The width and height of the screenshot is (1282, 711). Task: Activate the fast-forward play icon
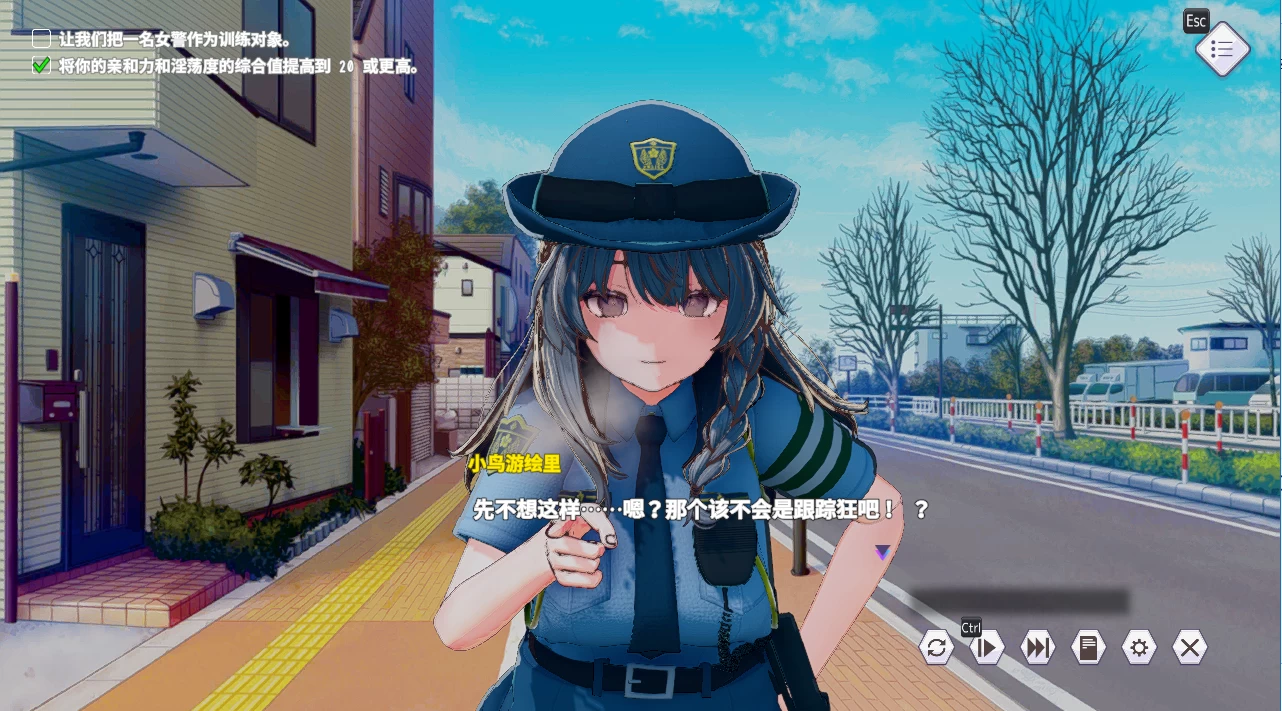point(987,648)
